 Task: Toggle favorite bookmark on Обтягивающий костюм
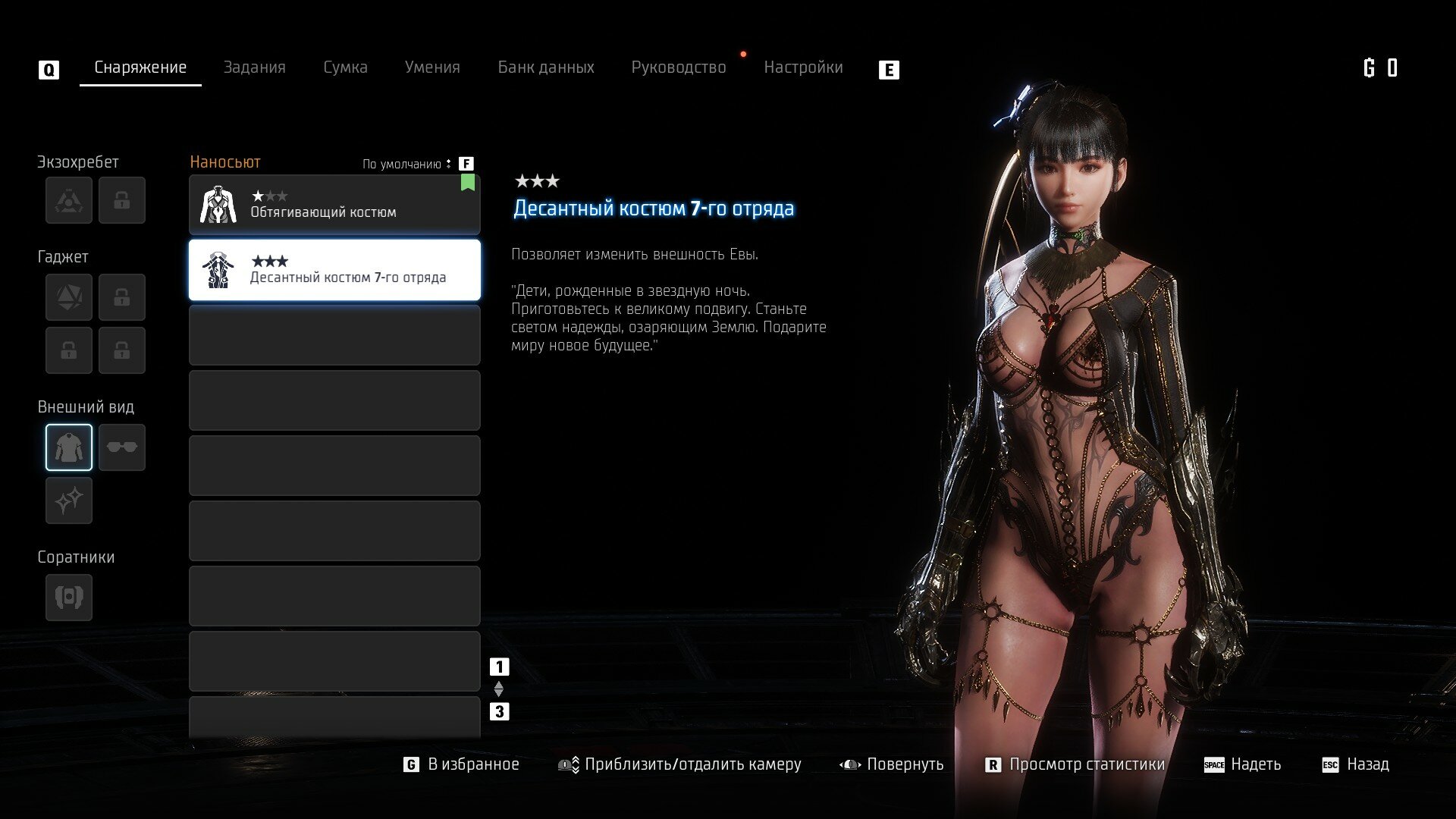[468, 182]
